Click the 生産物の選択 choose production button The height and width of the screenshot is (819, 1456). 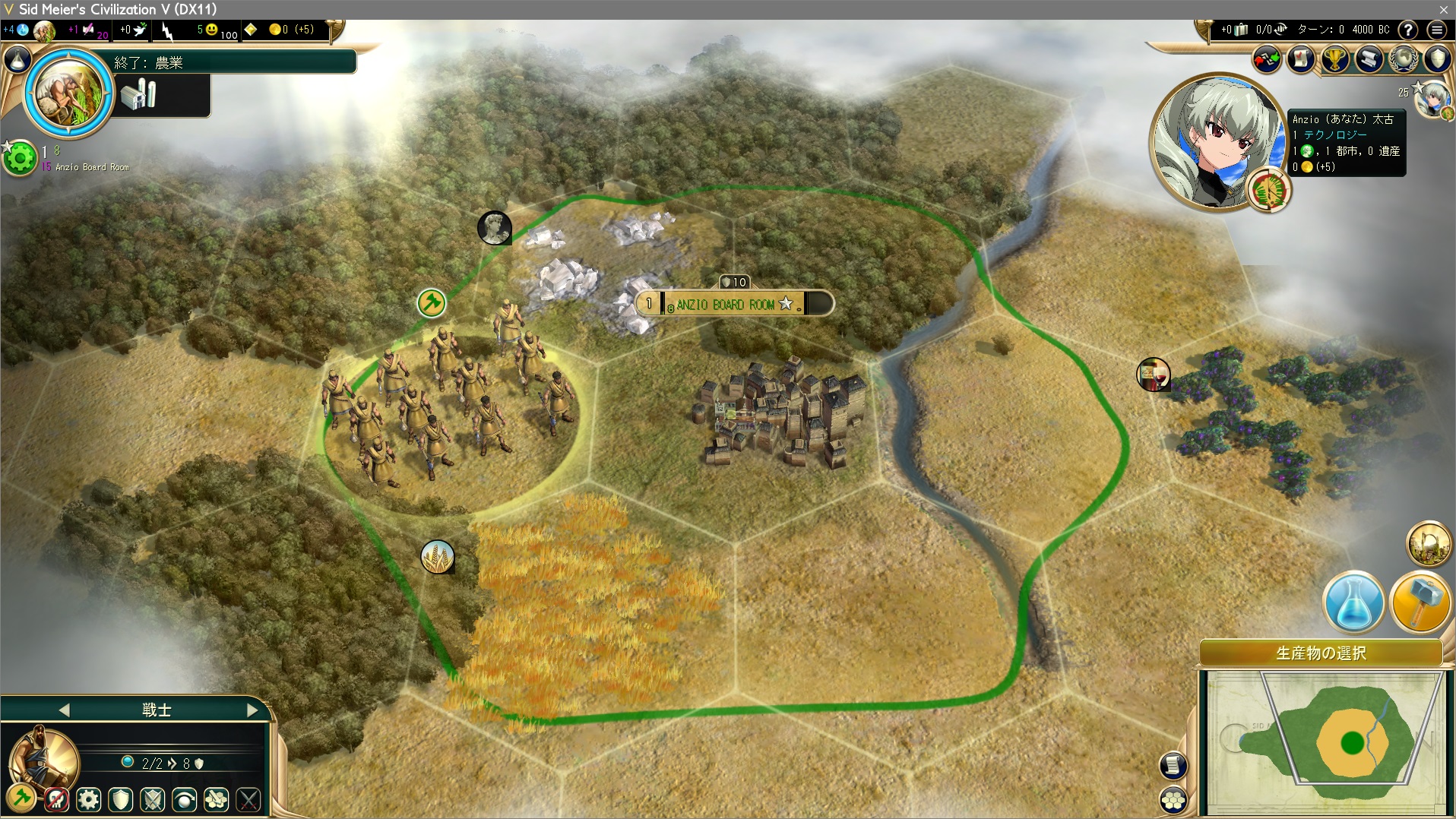(x=1321, y=653)
